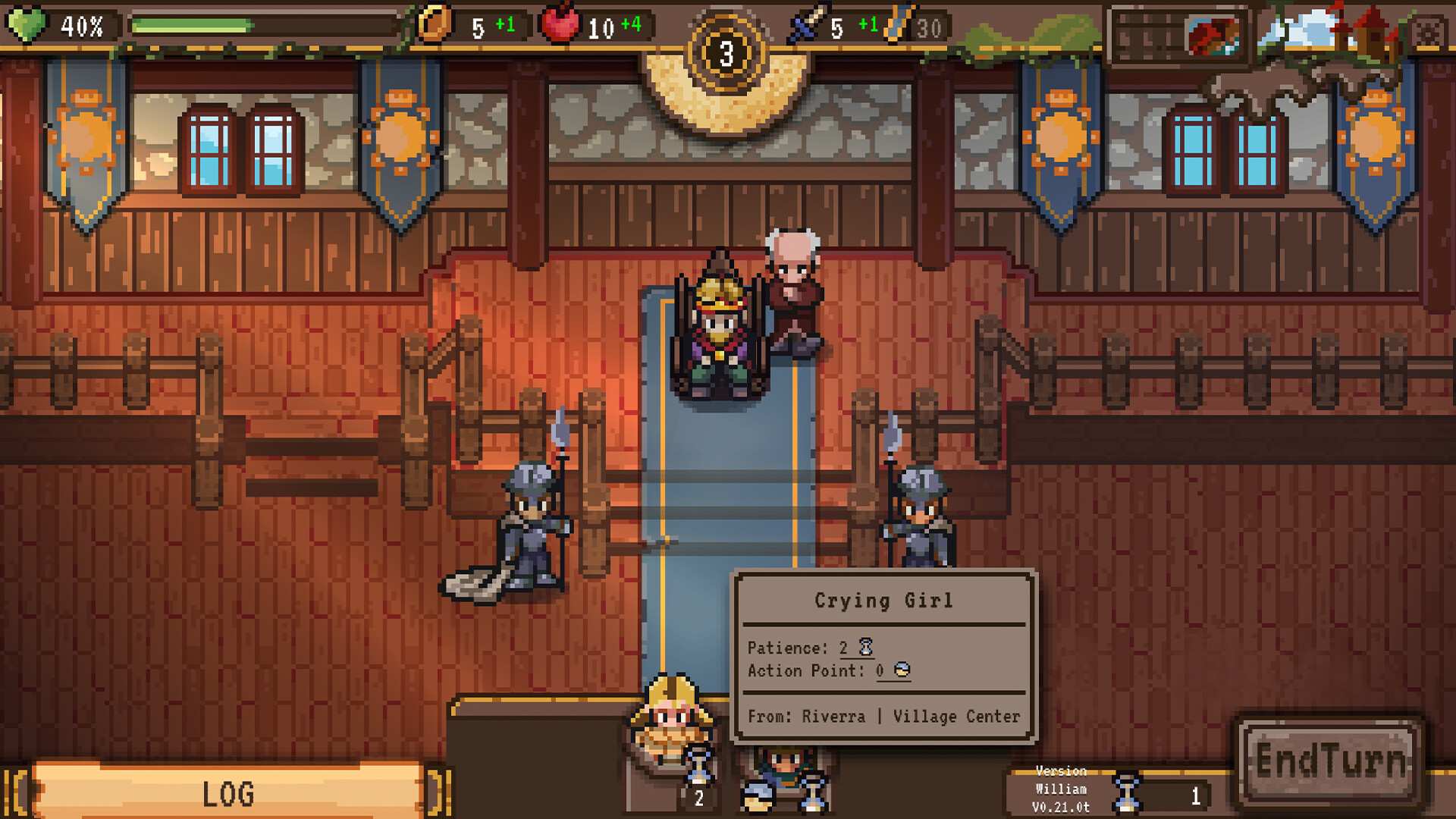End the current turn

click(1330, 761)
